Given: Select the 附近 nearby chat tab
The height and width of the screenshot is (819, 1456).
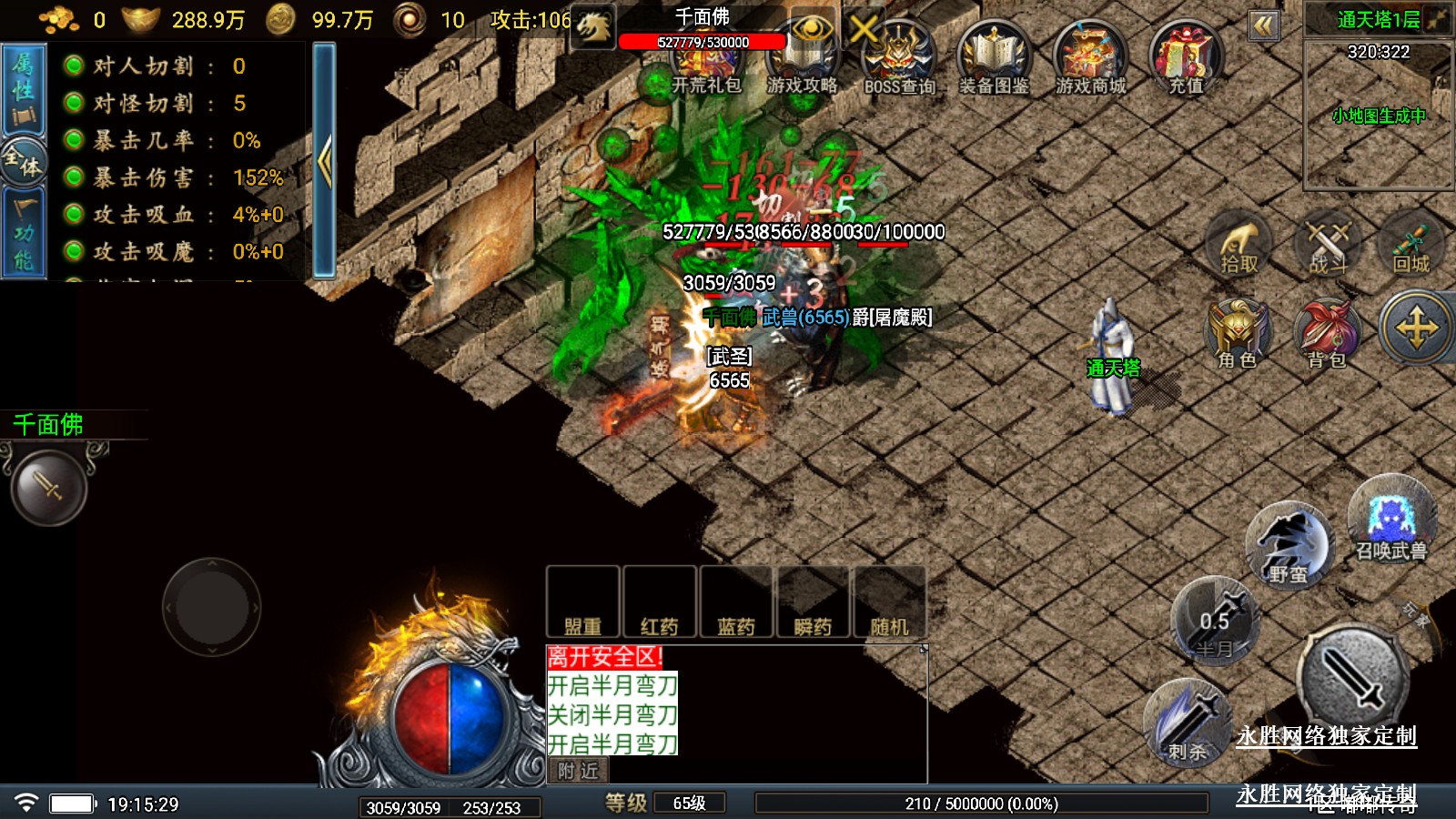Looking at the screenshot, I should pos(579,771).
